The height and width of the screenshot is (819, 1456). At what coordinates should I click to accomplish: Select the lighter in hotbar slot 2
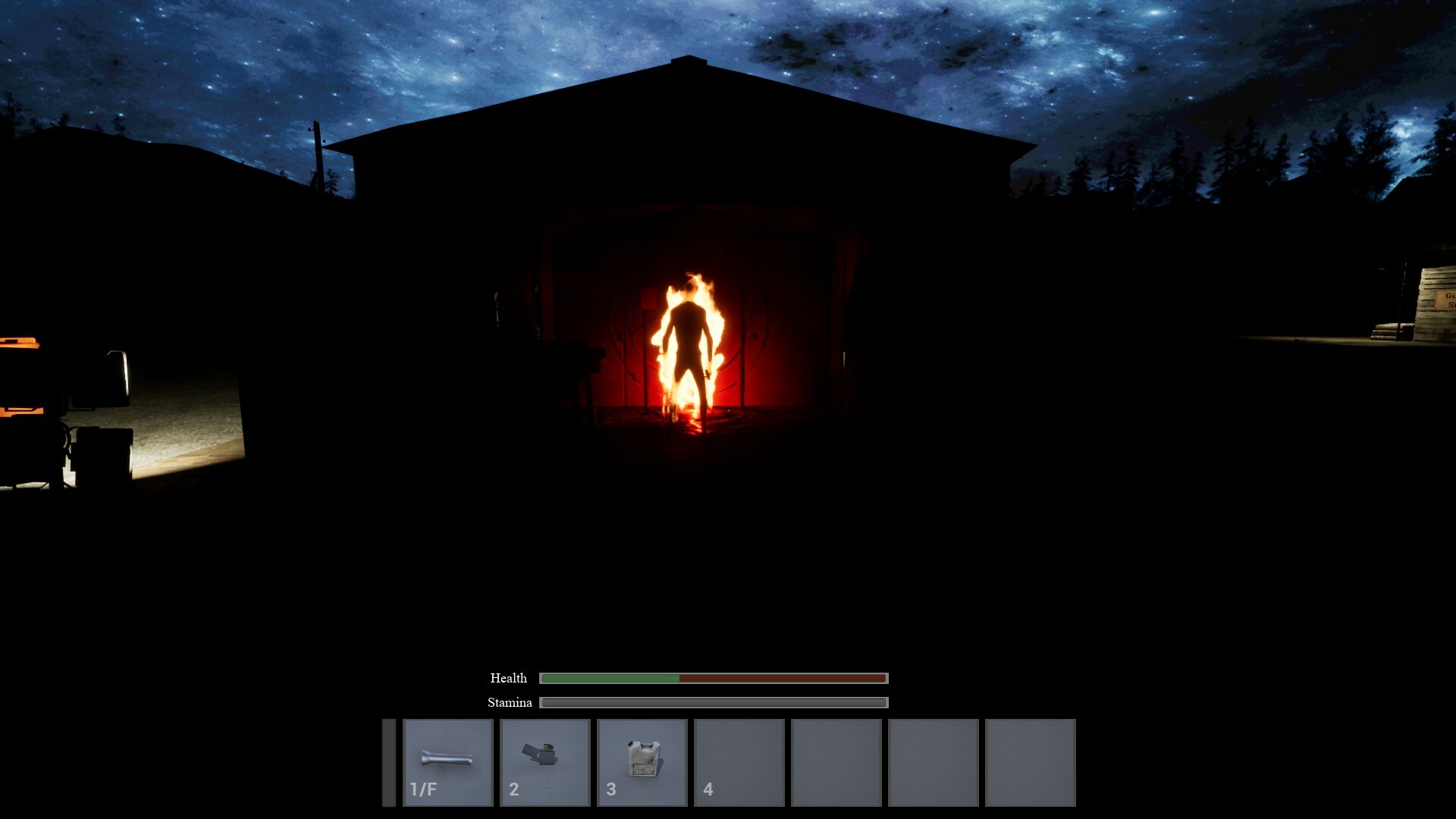pyautogui.click(x=544, y=761)
